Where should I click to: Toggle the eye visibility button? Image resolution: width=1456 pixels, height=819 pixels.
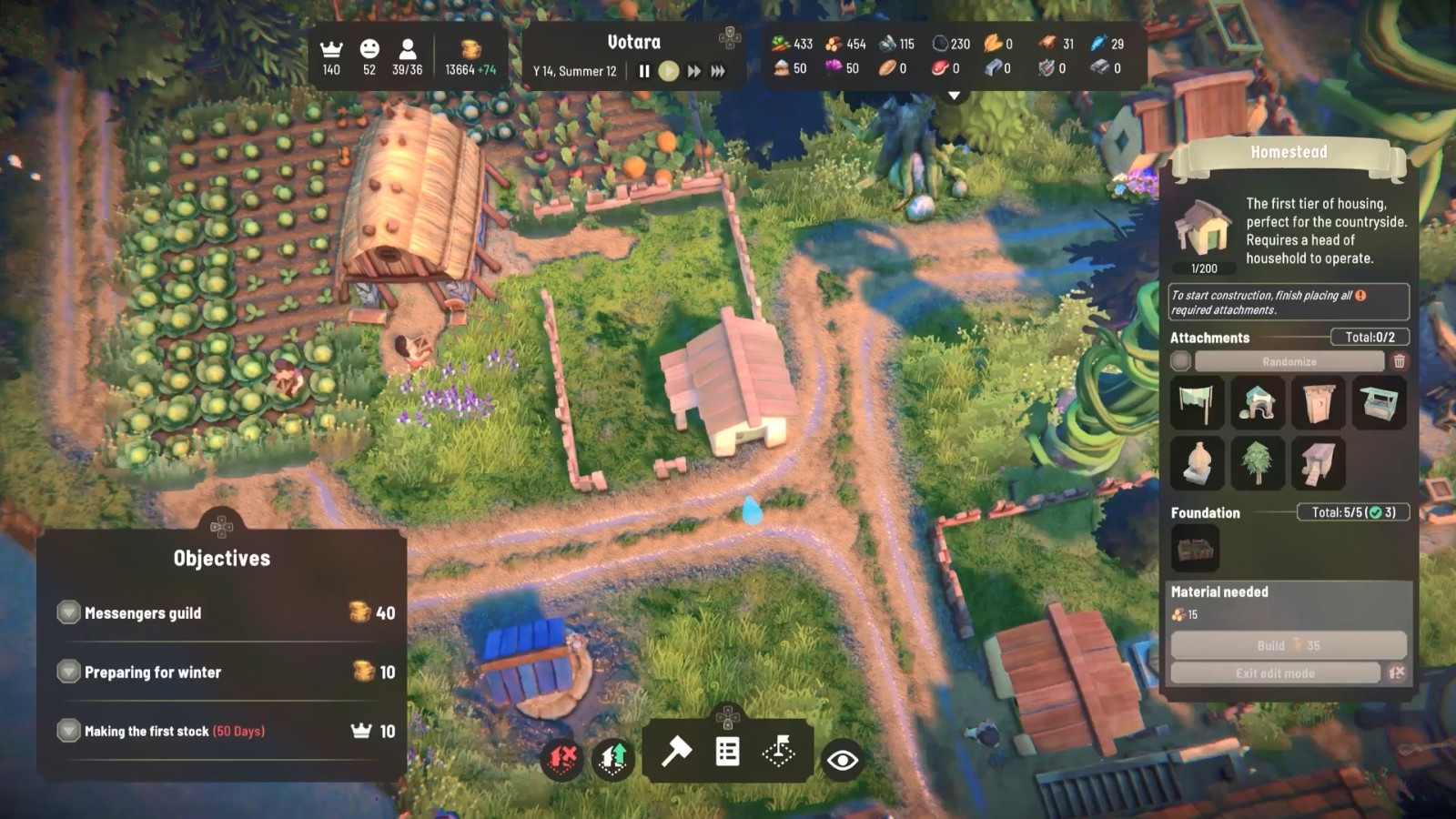point(843,760)
